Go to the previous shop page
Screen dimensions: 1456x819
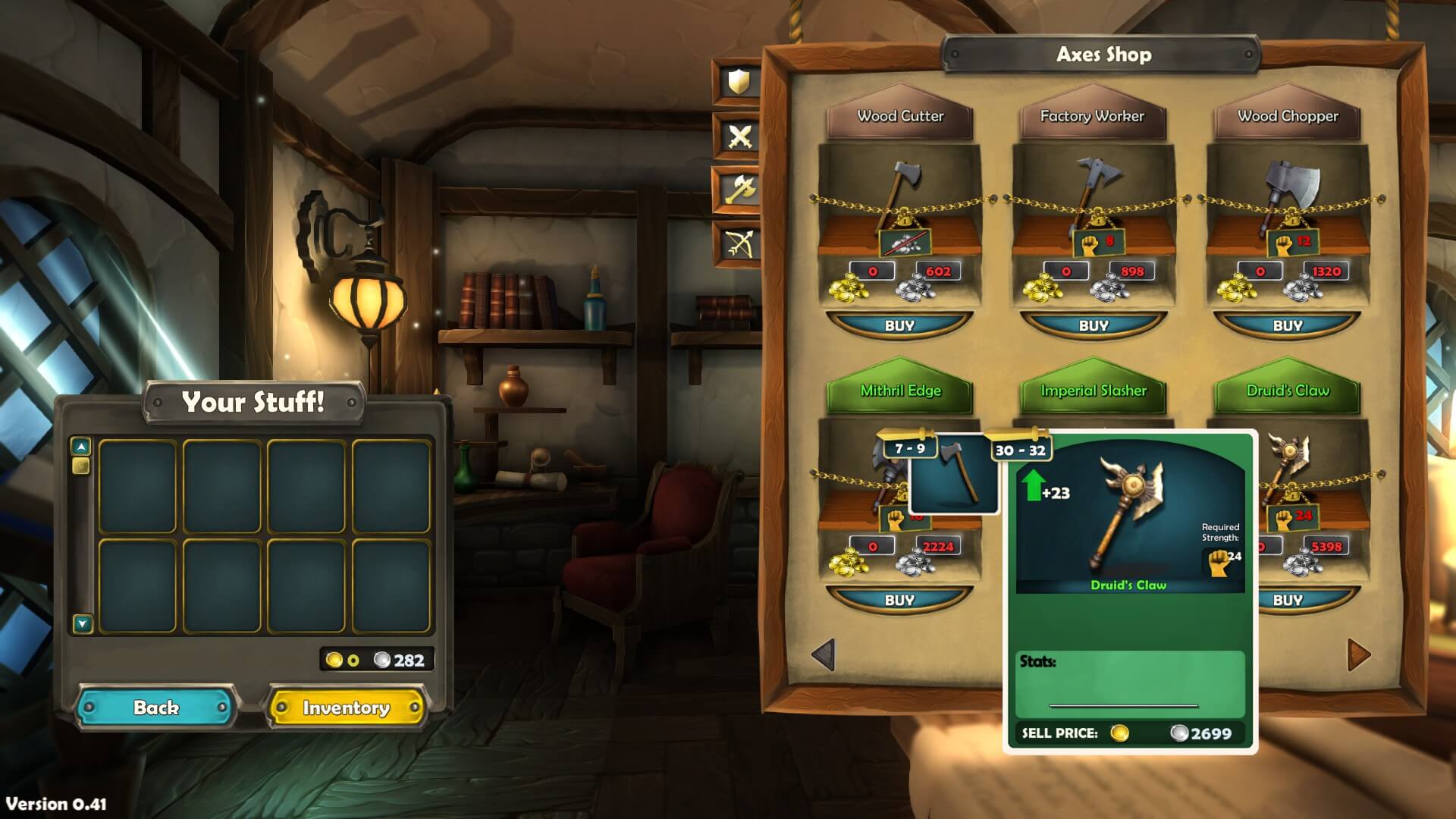coord(824,654)
